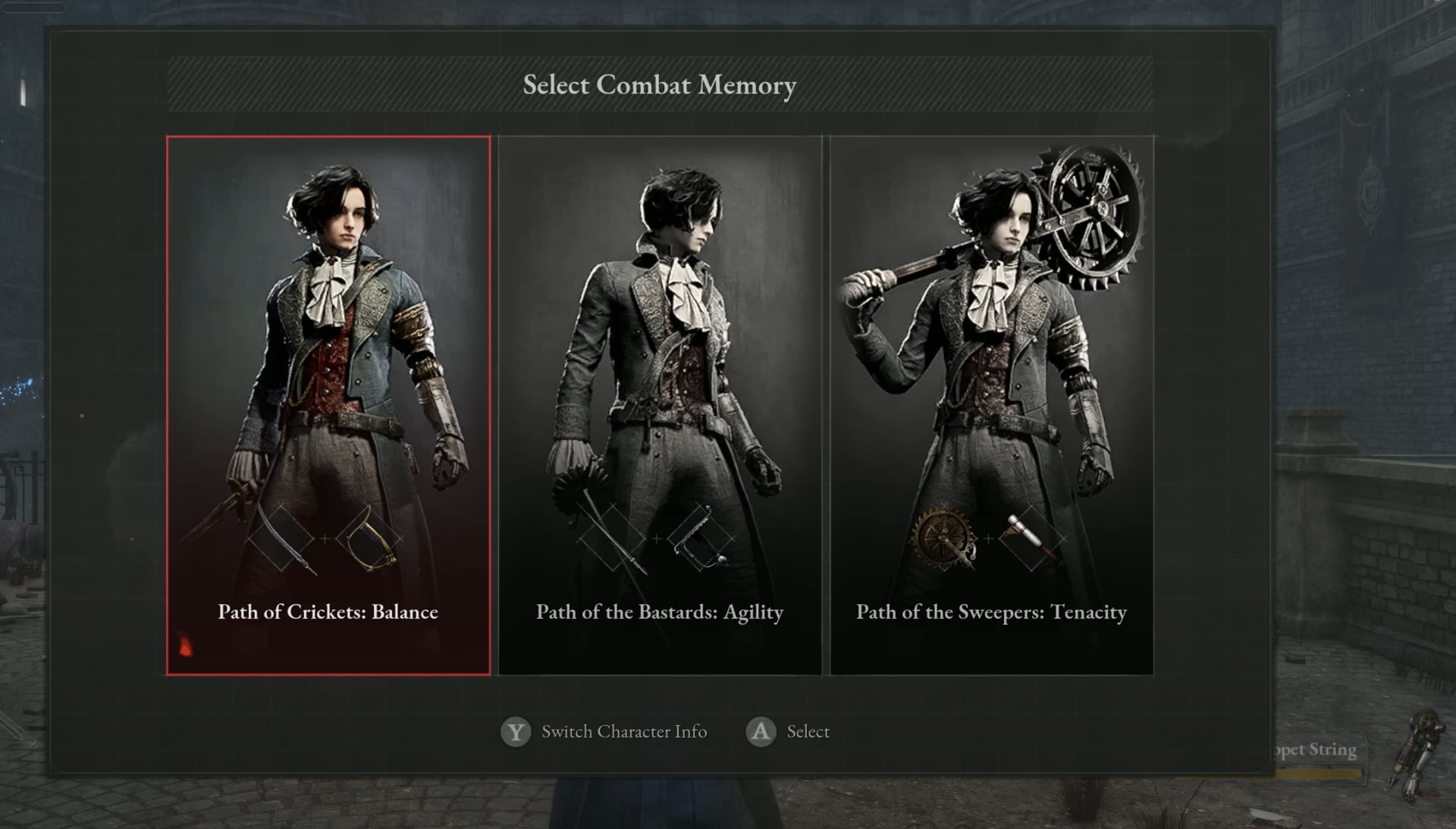This screenshot has width=1456, height=829.
Task: Select the Path of Crickets: Balance card
Action: coord(328,405)
